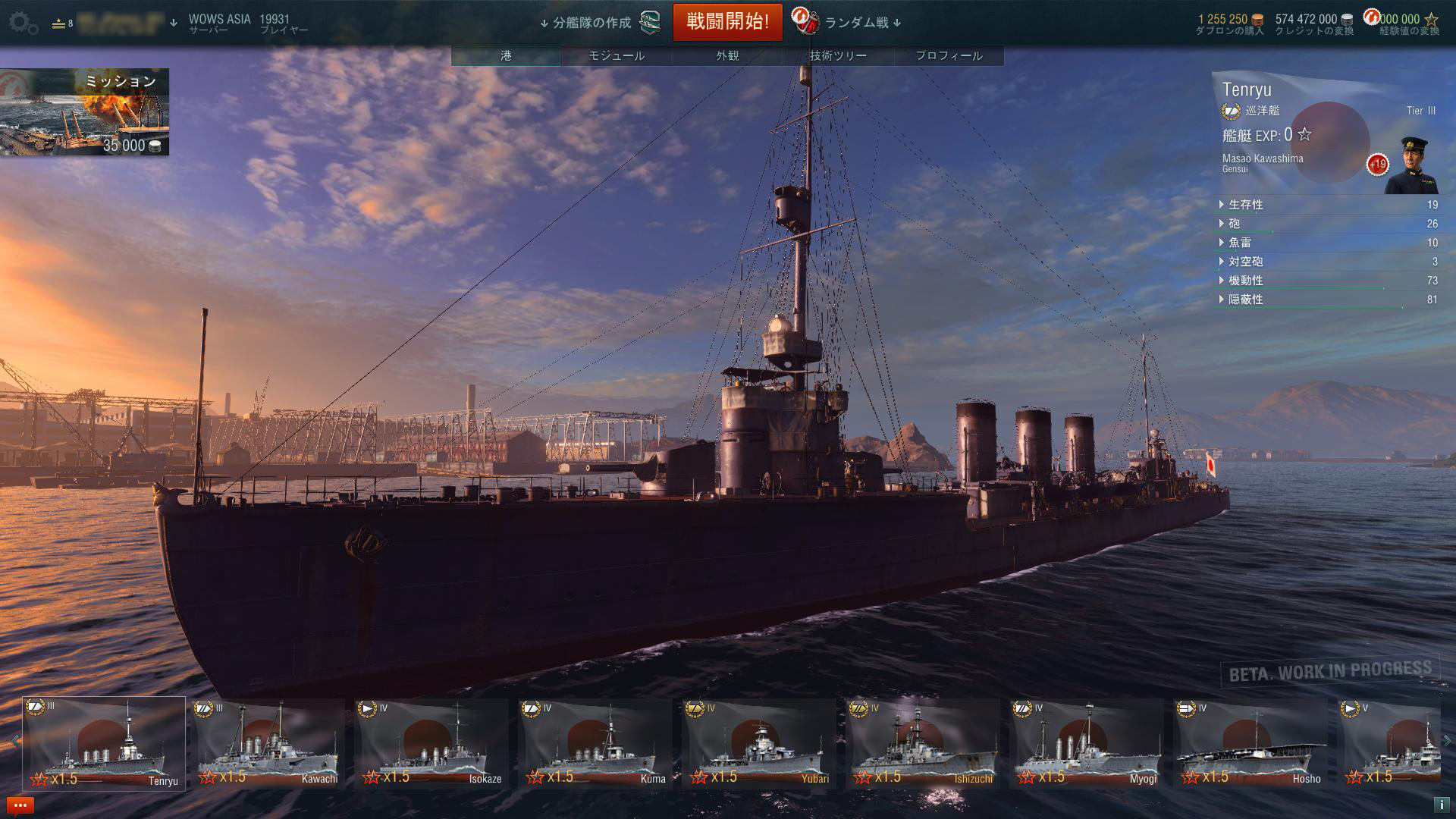Viewport: 1456px width, 819px height.
Task: Select the Isokaze ship card
Action: click(x=431, y=743)
